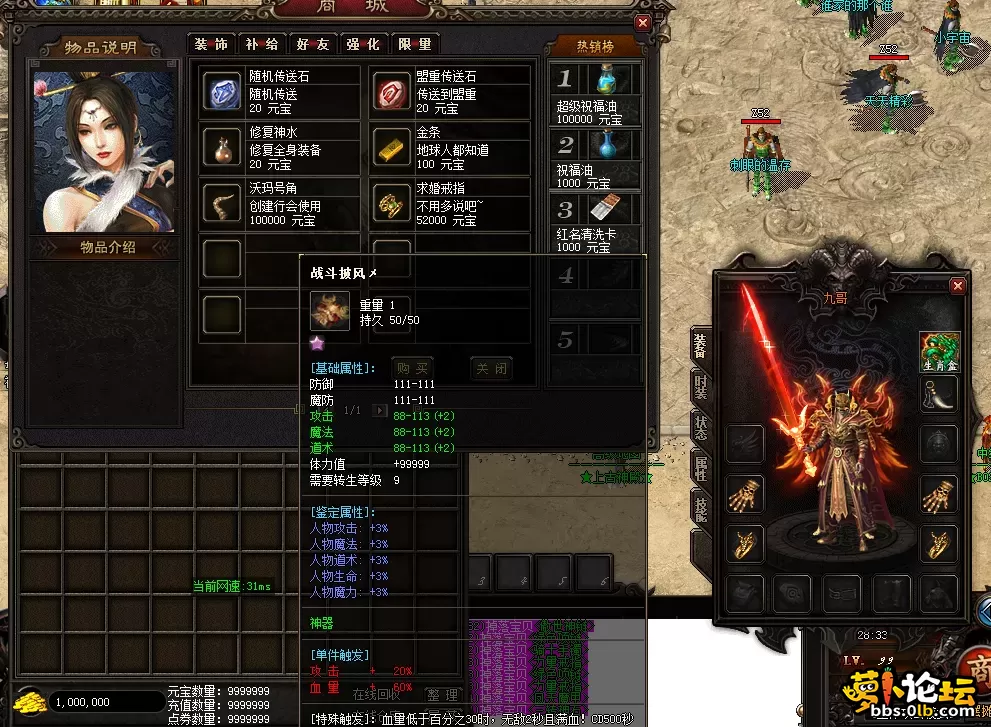Open the 补给 shop tab
Image resolution: width=991 pixels, height=727 pixels.
coord(262,44)
